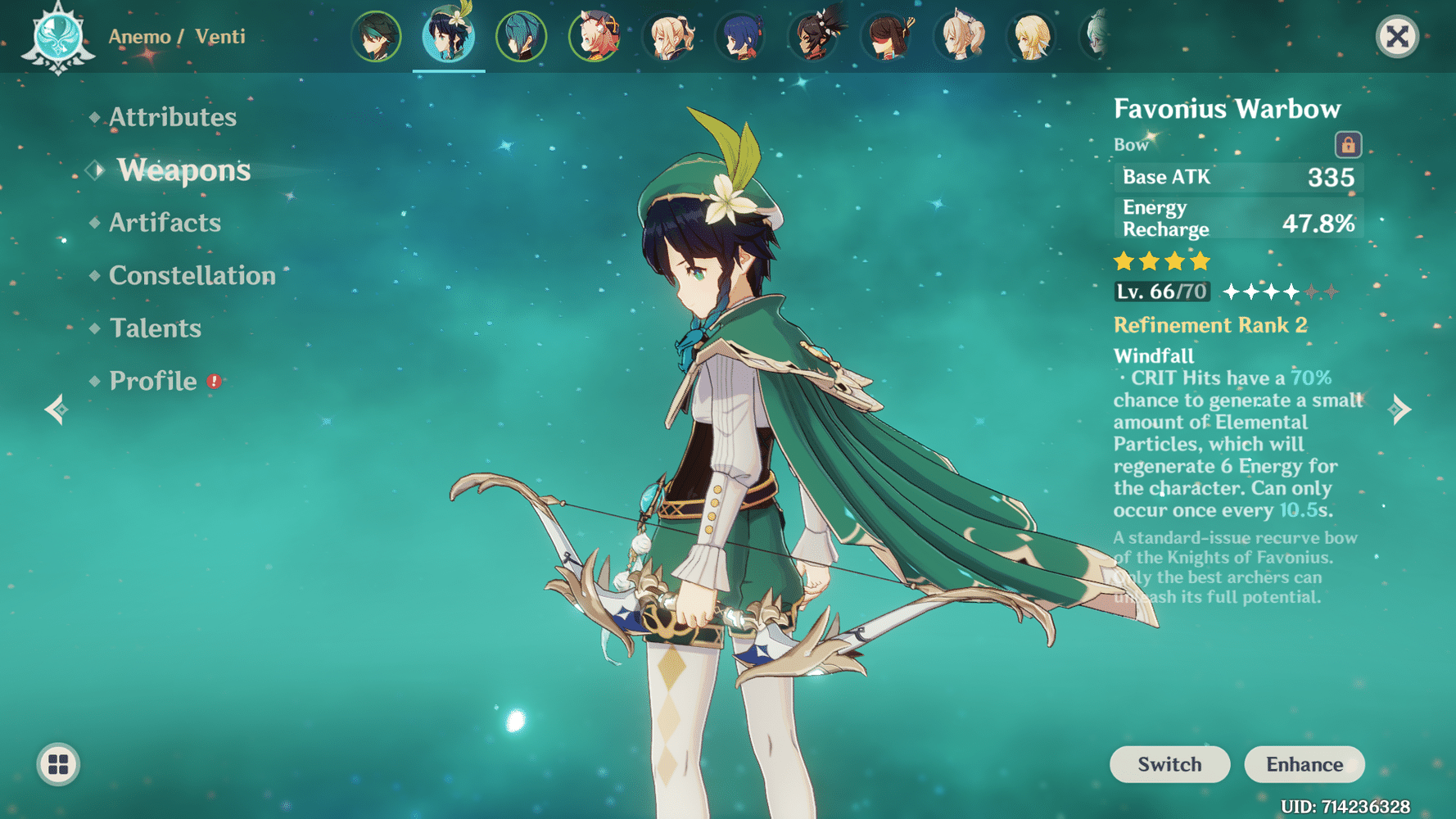Close the character screen with the X

coord(1396,35)
